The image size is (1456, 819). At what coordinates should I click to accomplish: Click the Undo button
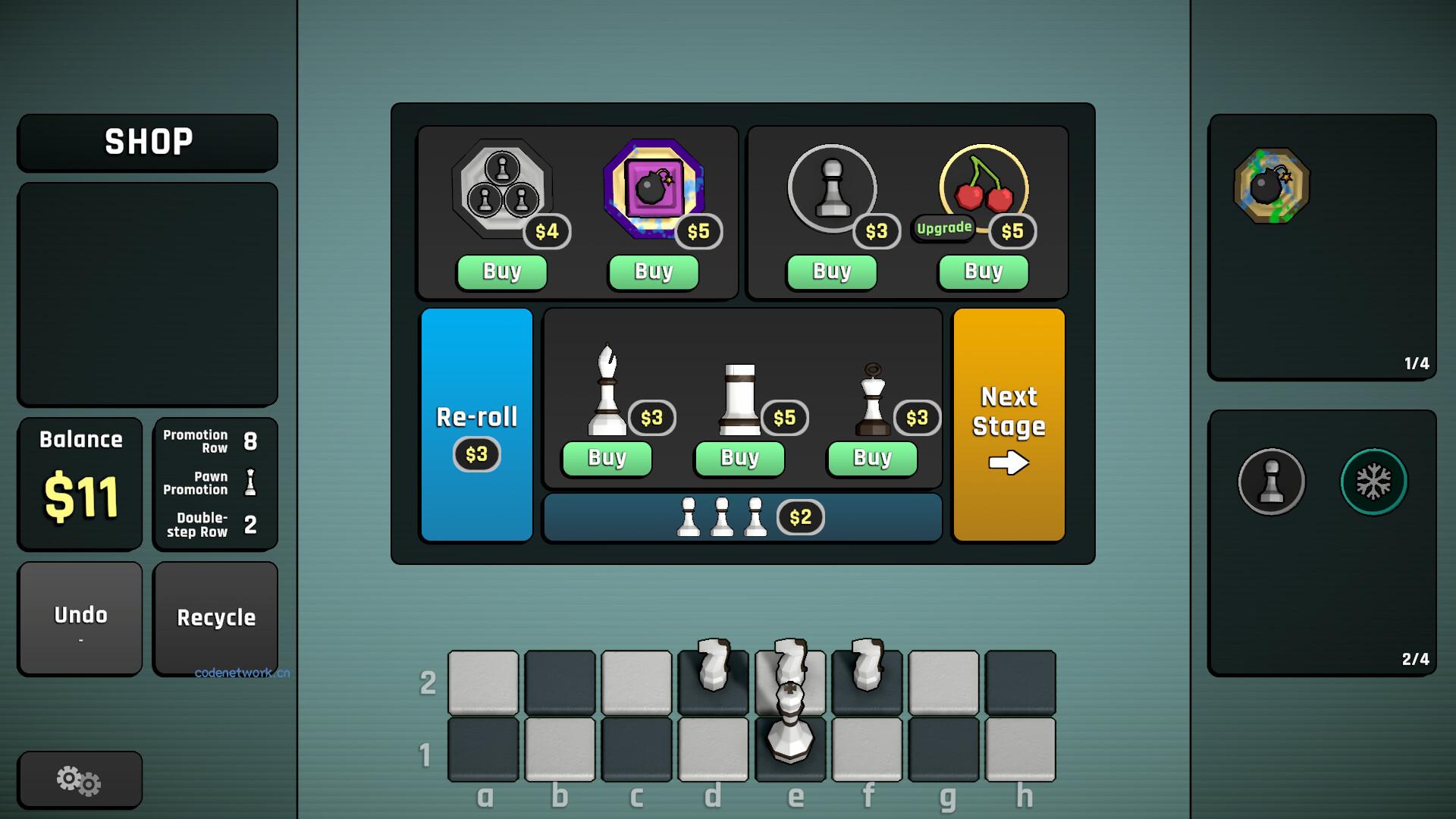pos(80,618)
